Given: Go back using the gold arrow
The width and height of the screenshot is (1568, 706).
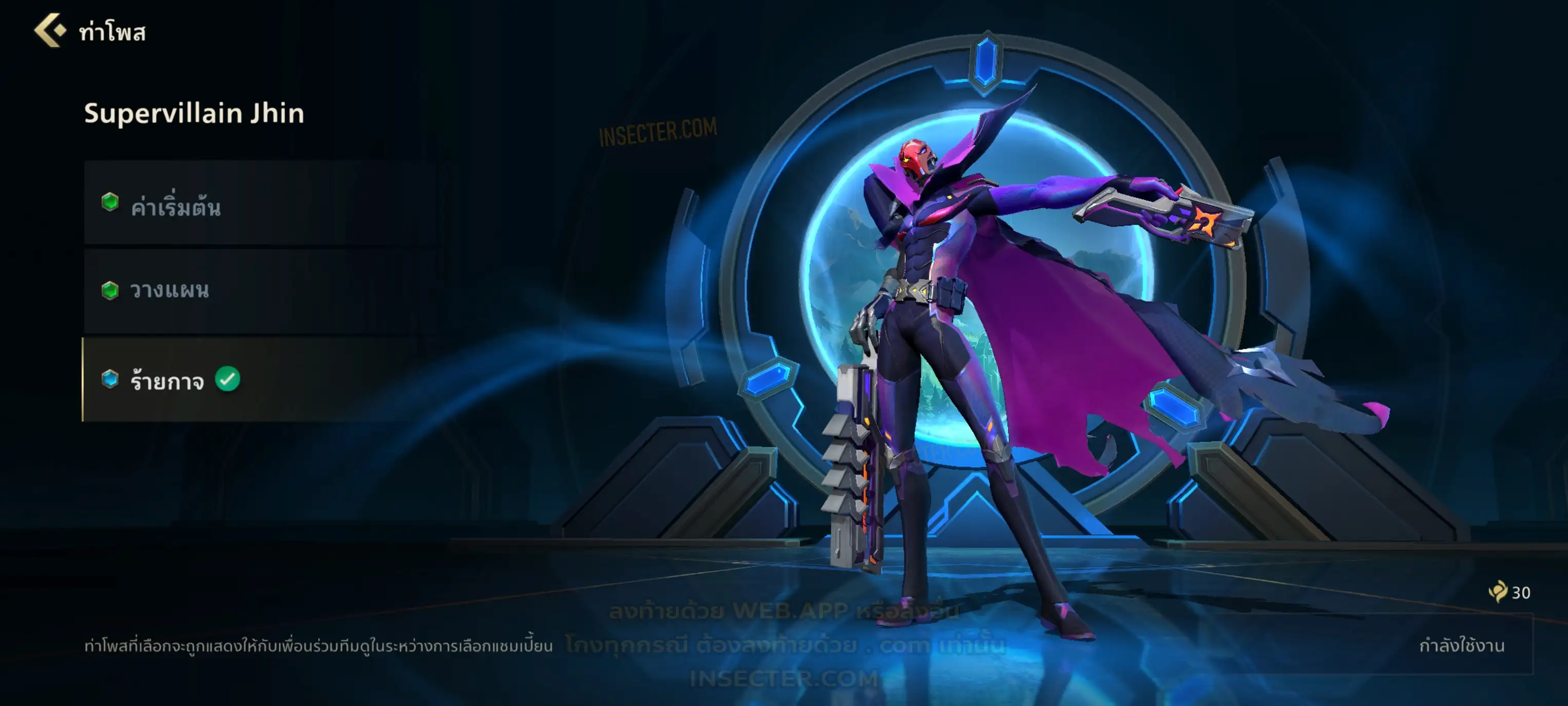Looking at the screenshot, I should pyautogui.click(x=50, y=30).
